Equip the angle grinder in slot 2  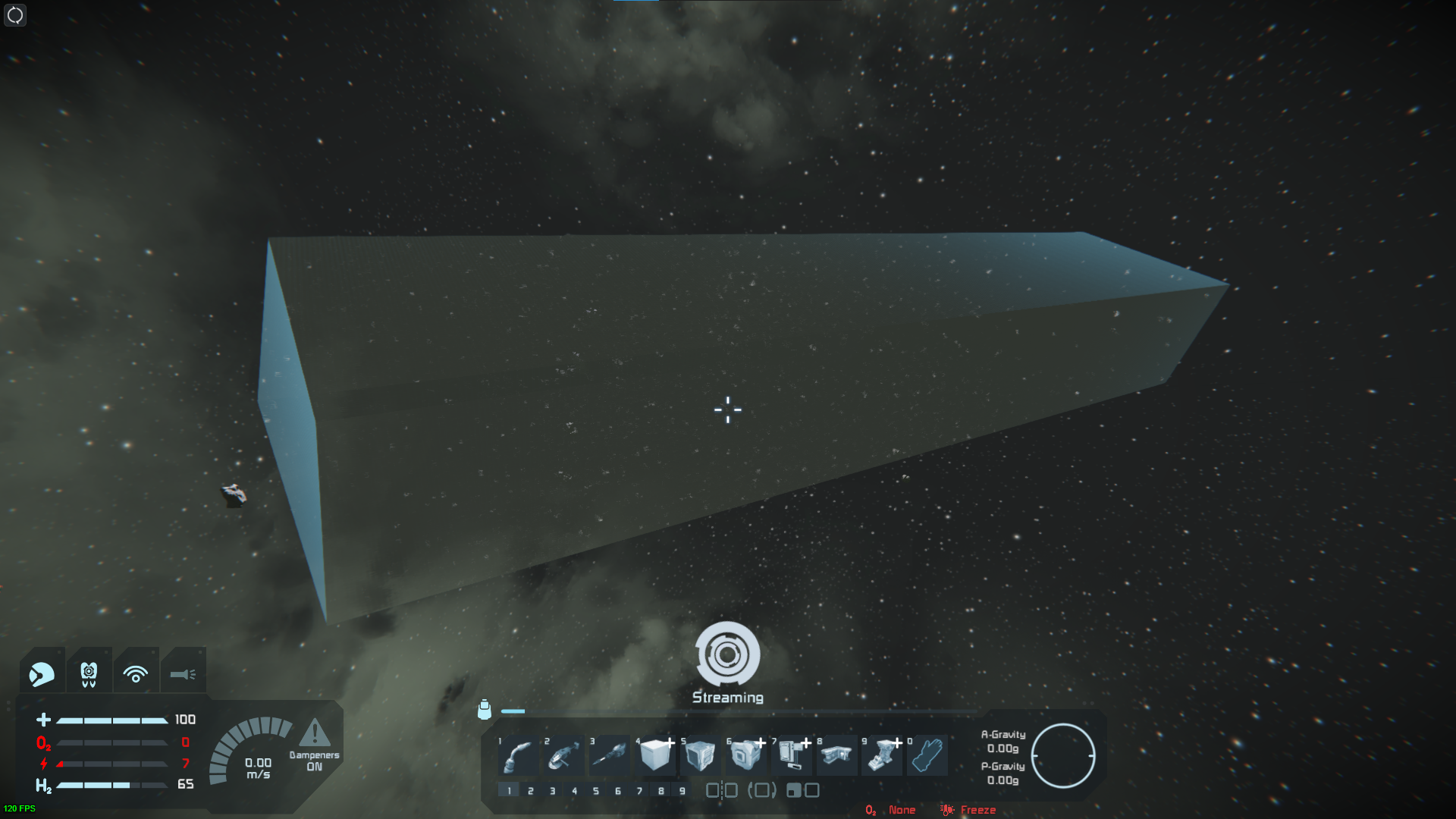(x=564, y=755)
